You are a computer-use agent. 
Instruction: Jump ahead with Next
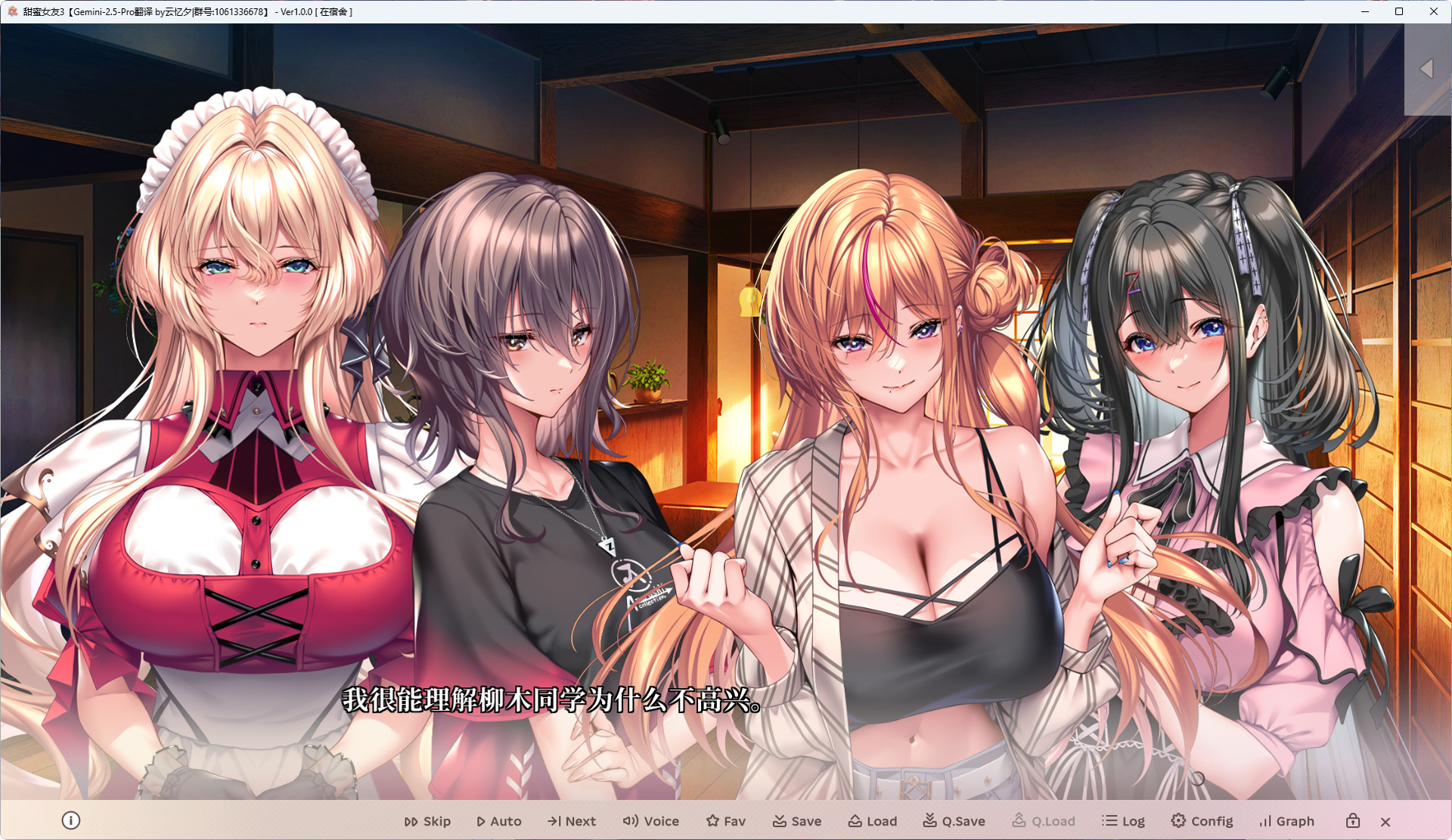point(572,821)
